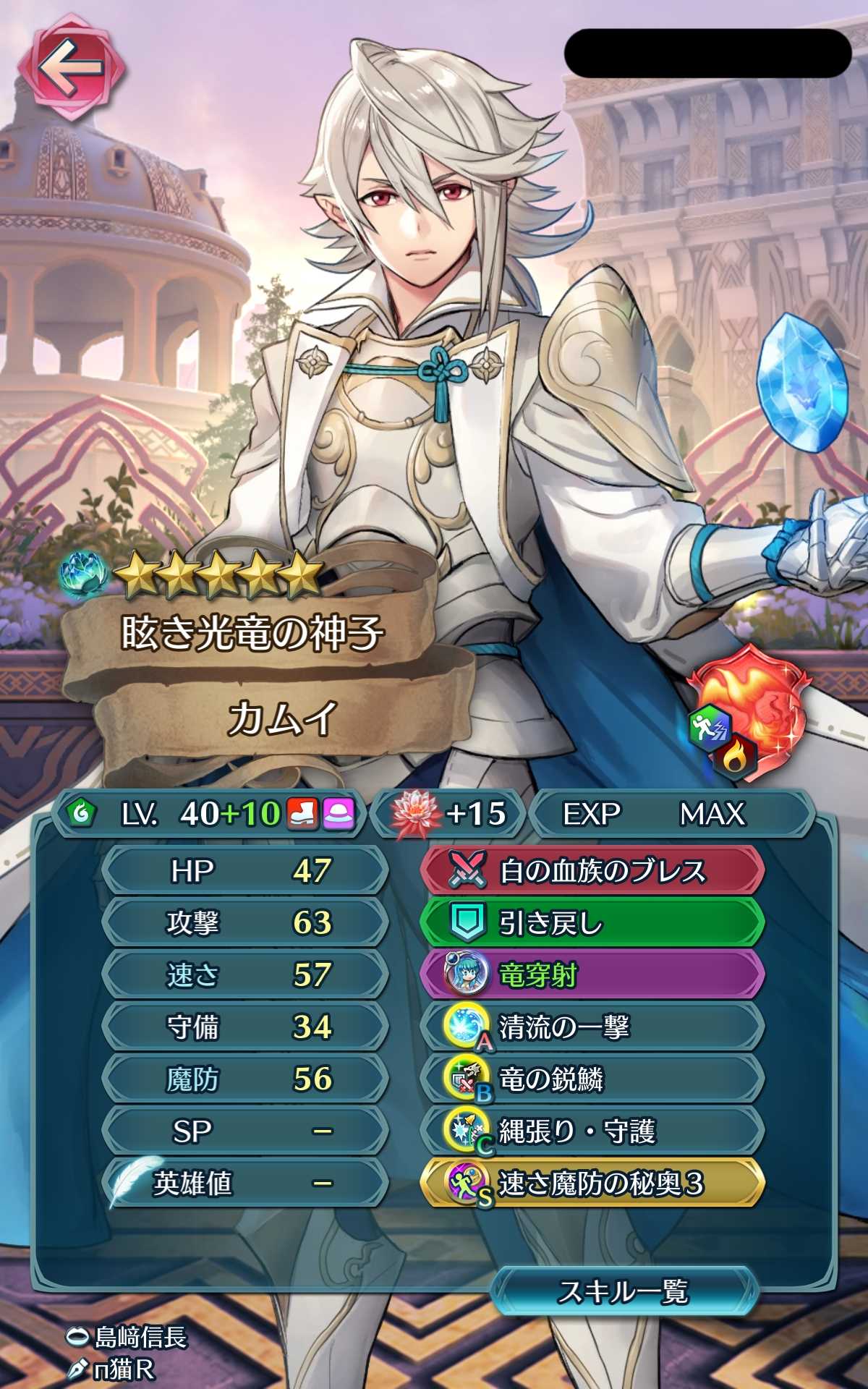The height and width of the screenshot is (1389, 868).
Task: Tap the hero name banner カムイ
Action: coord(282,720)
